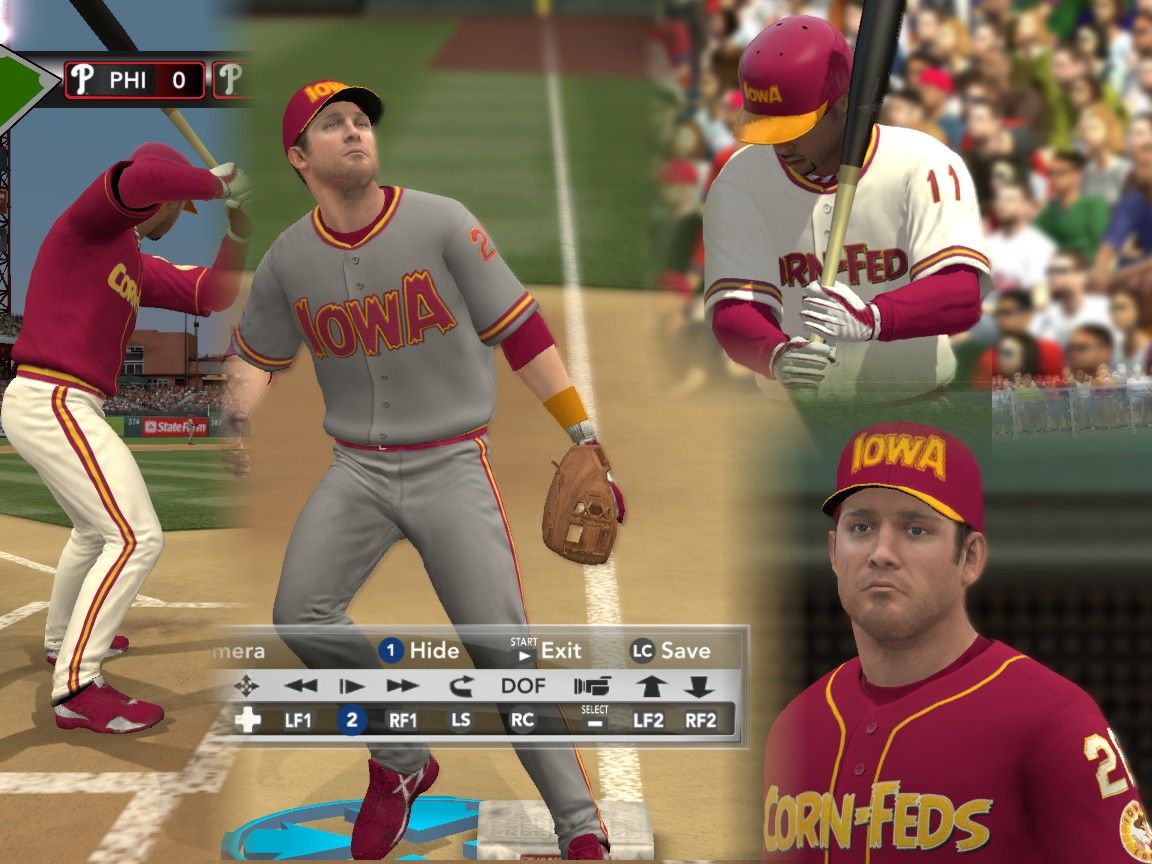Switch view with the video camera icon
Viewport: 1152px width, 864px height.
pos(592,686)
